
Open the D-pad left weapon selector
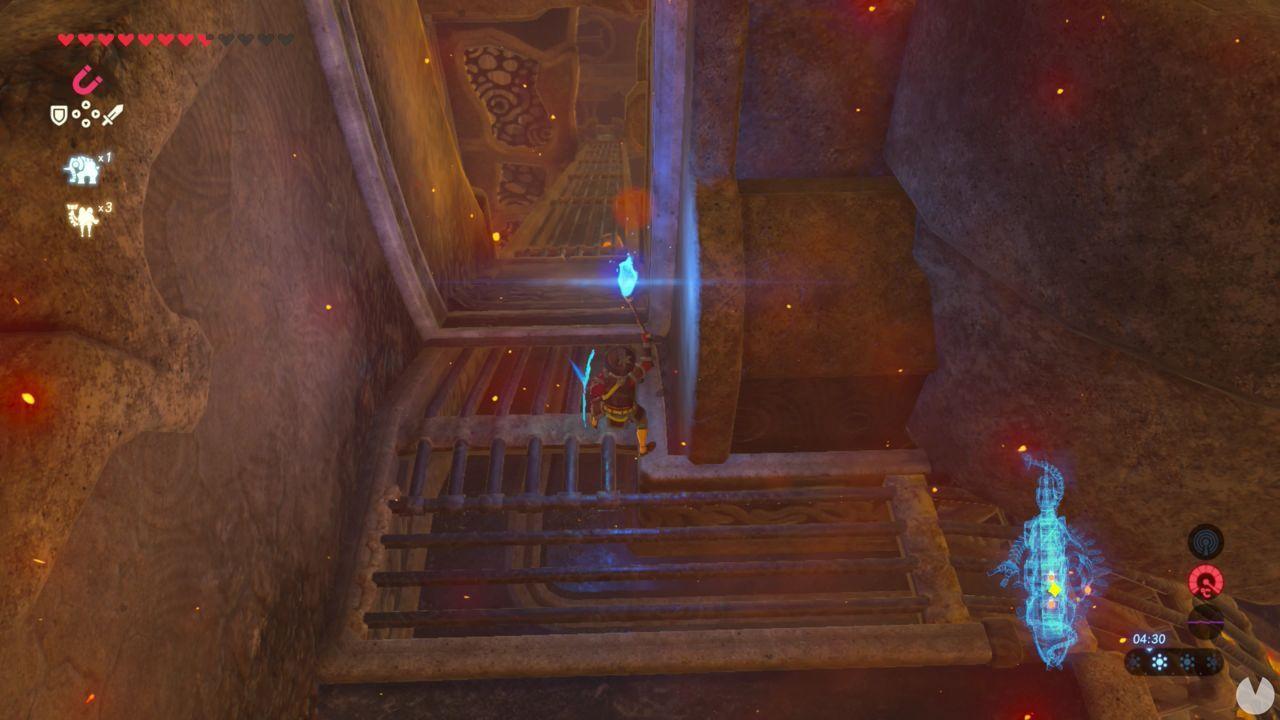pyautogui.click(x=76, y=114)
